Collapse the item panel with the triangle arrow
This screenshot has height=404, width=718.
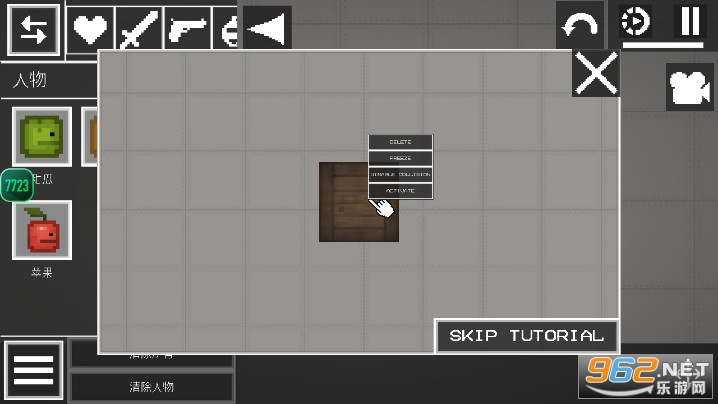click(266, 28)
